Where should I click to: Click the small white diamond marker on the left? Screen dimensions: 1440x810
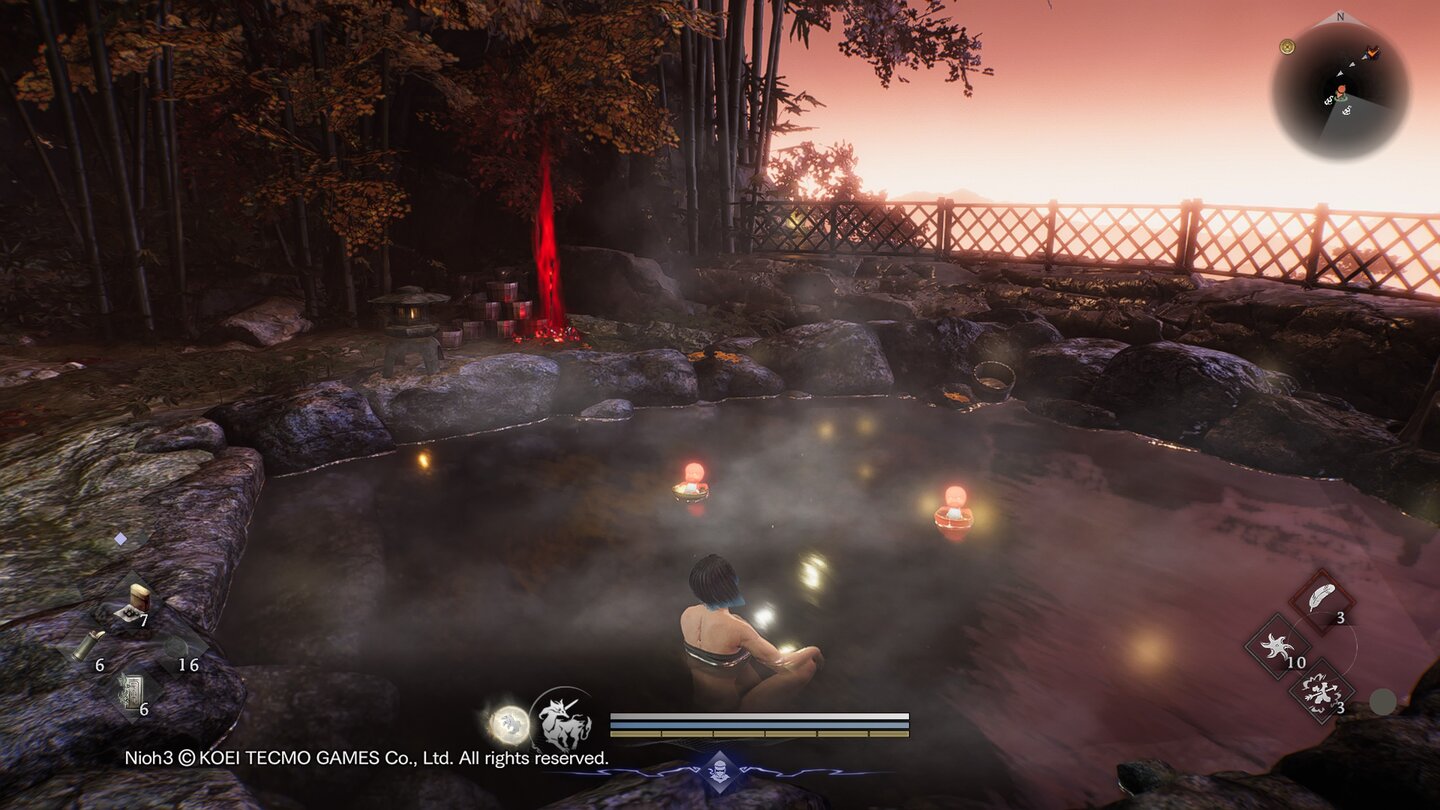[x=120, y=537]
